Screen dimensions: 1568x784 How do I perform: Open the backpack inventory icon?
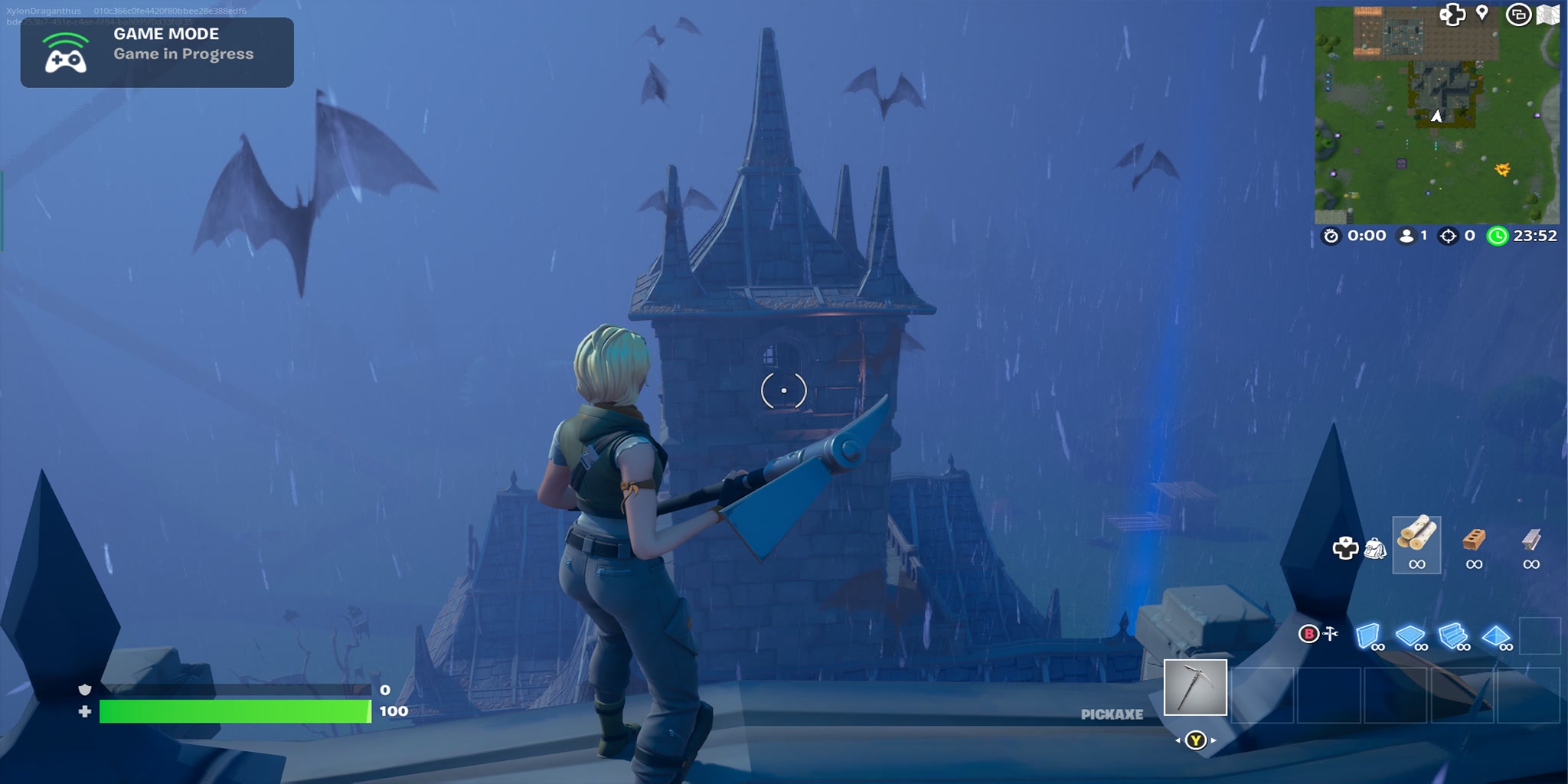[x=1374, y=550]
